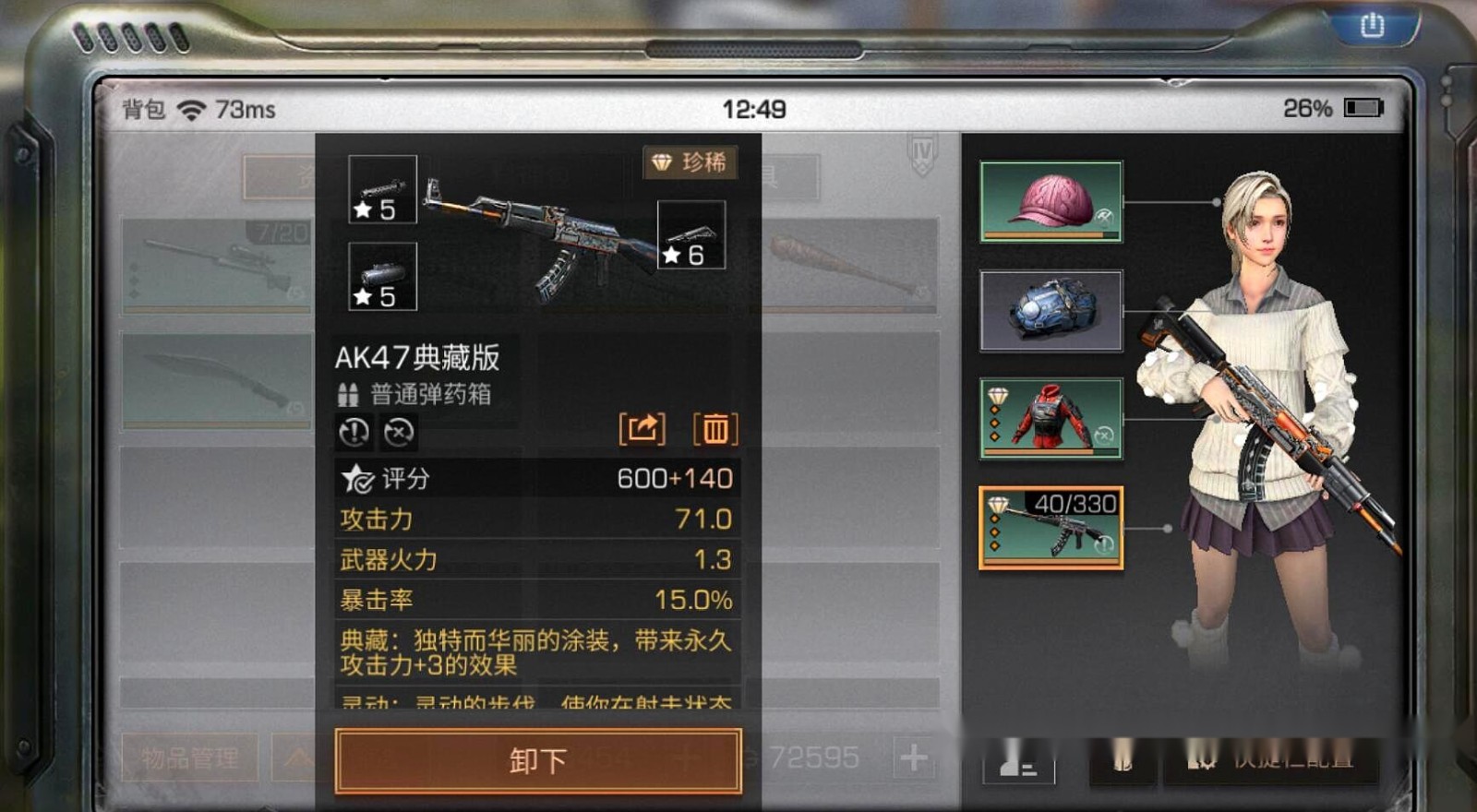Click the 普通弹药箱 ammo icon

(346, 394)
